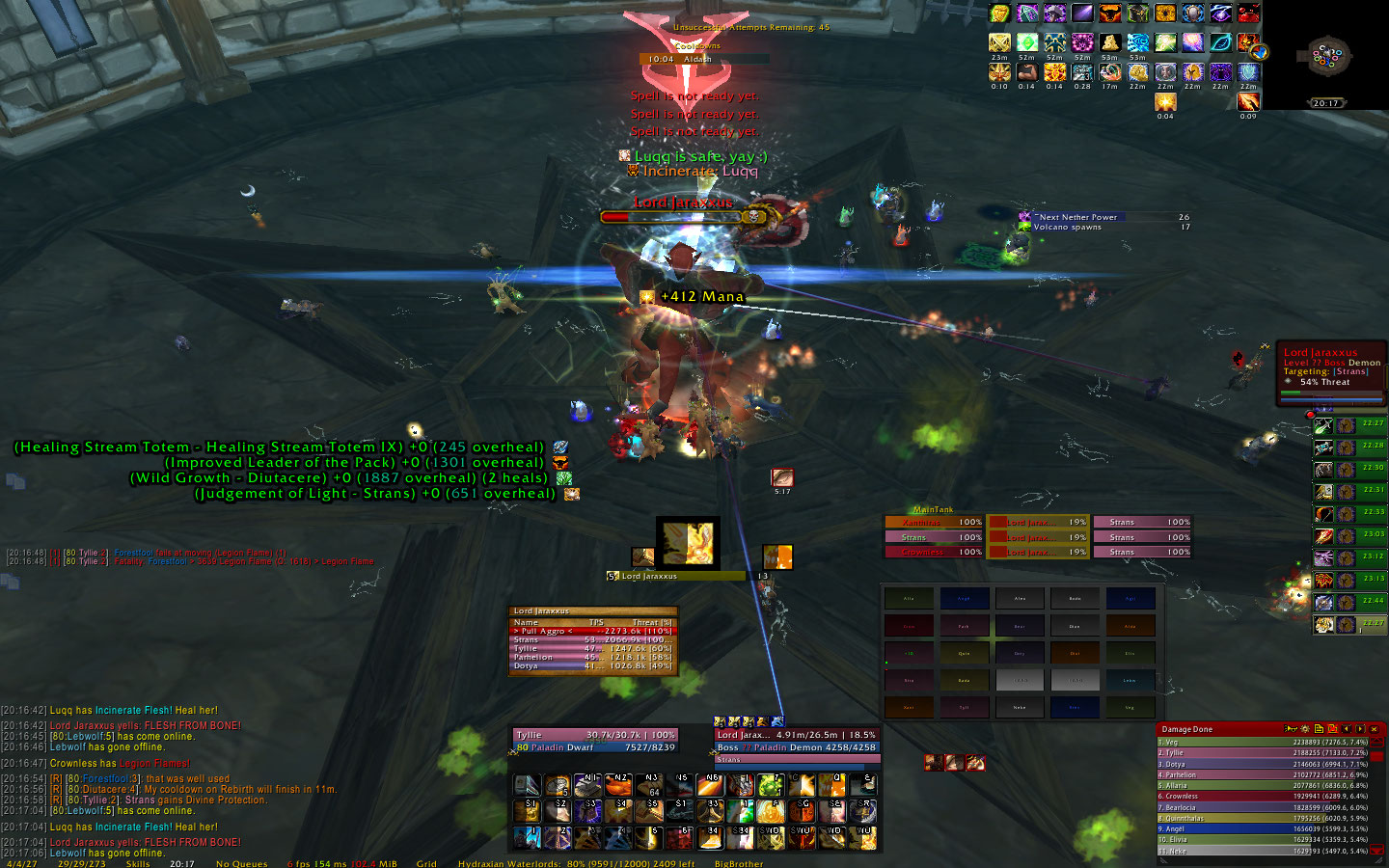This screenshot has width=1389, height=868.
Task: Announce damage meter data with the horn button
Action: click(x=1290, y=729)
